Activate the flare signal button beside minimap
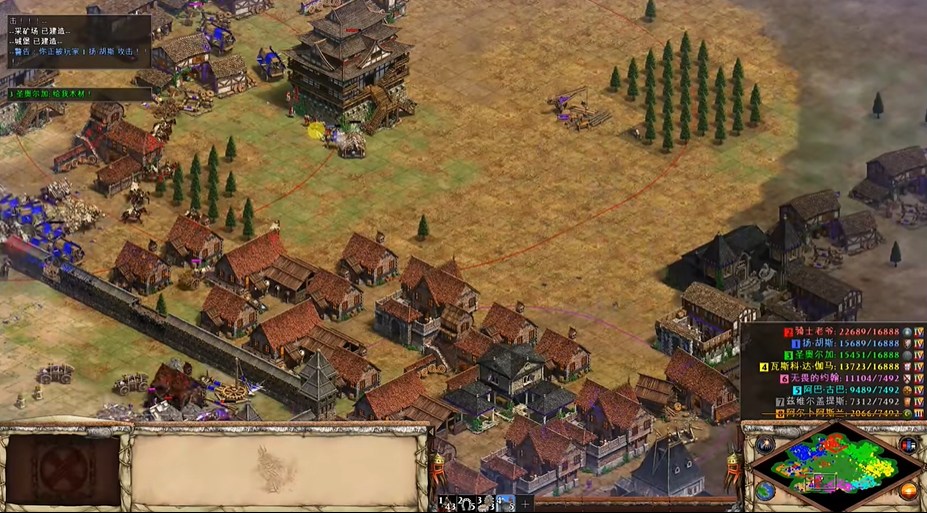Viewport: 927px width, 513px height. (766, 445)
